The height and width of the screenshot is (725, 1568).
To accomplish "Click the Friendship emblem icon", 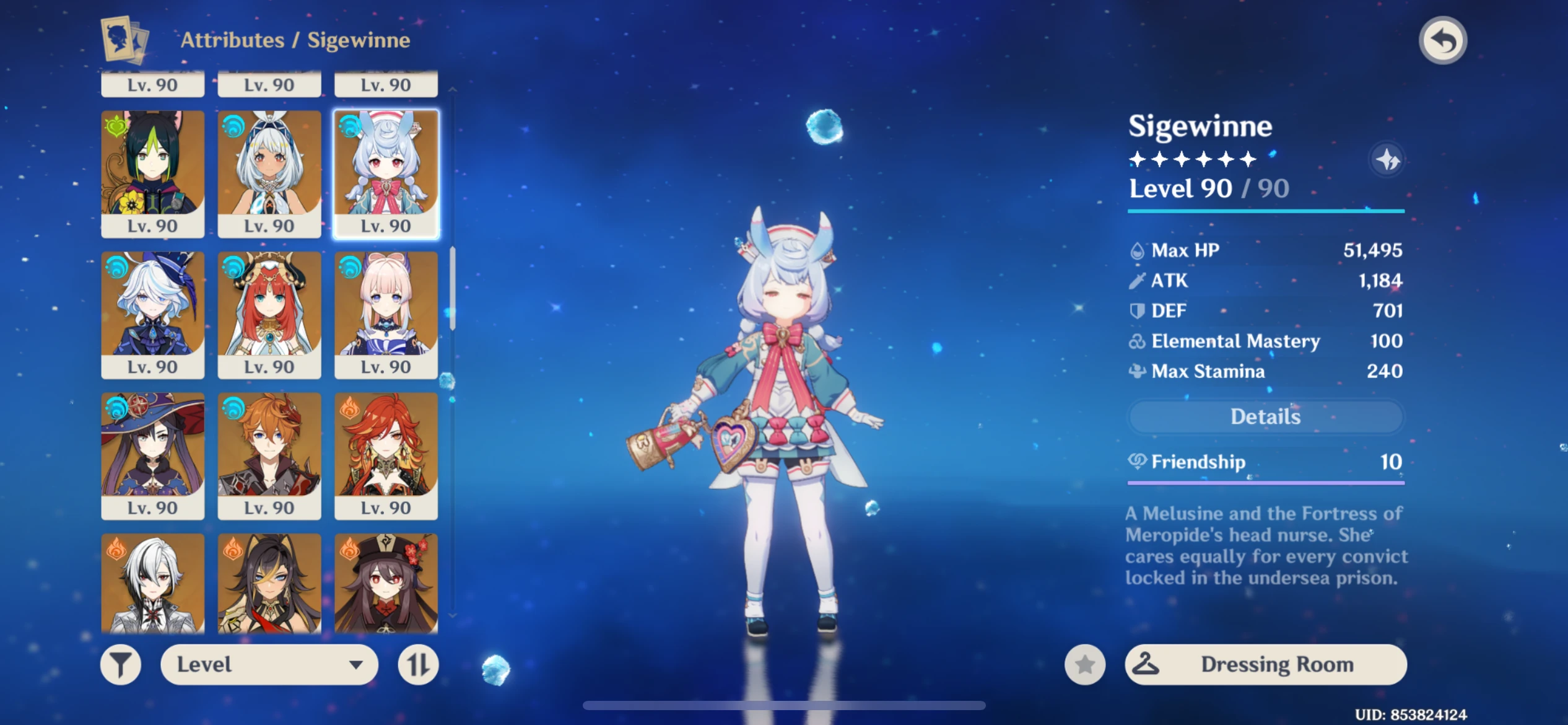I will (1139, 462).
